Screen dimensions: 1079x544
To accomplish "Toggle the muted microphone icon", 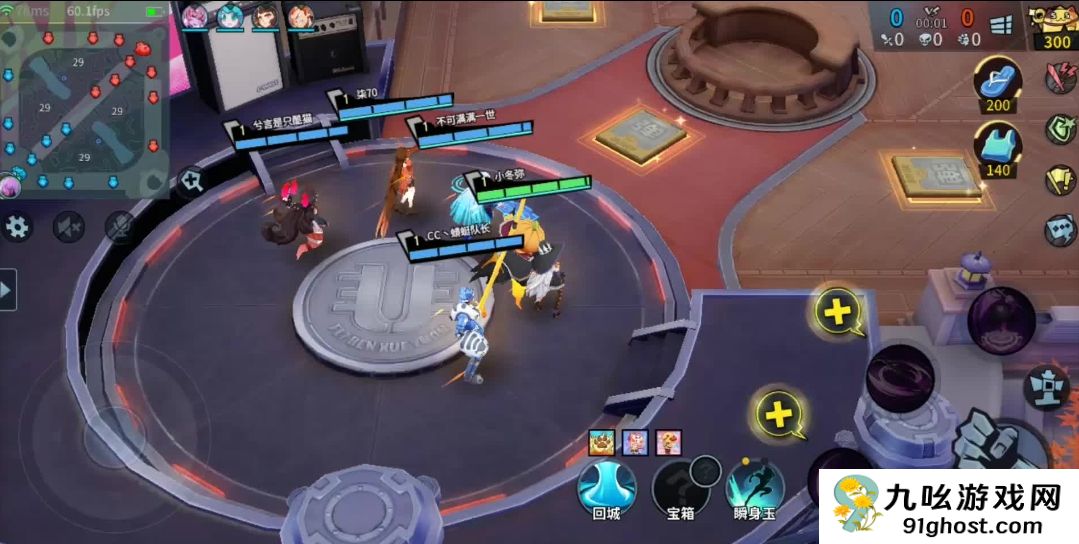I will tap(120, 227).
